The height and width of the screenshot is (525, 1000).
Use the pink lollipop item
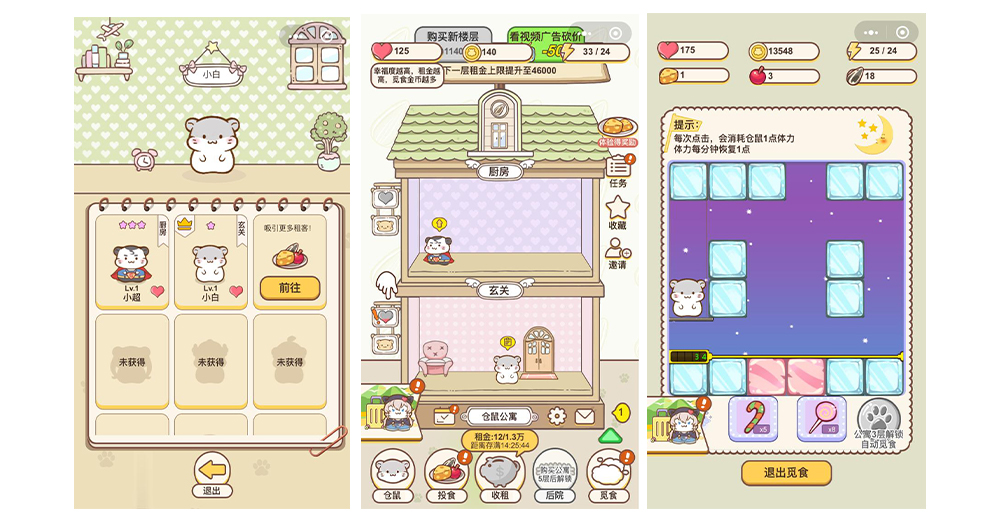pos(821,417)
